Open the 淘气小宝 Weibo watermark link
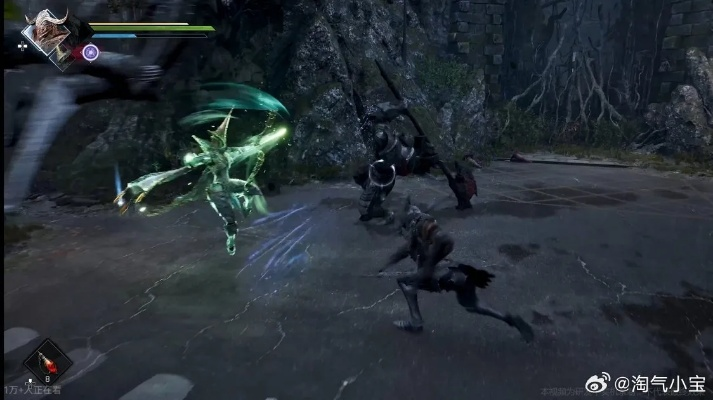This screenshot has height=400, width=713. pos(648,383)
